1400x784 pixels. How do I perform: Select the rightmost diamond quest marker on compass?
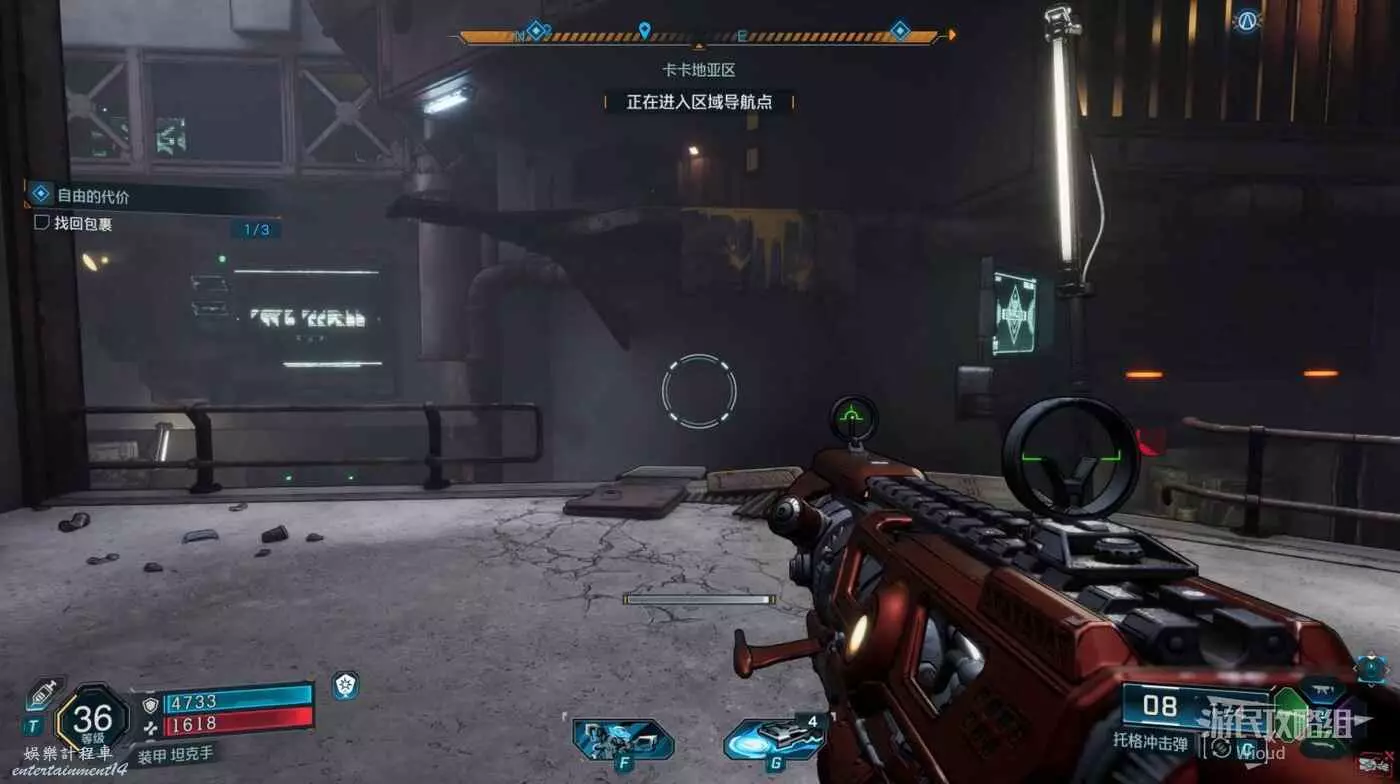[x=899, y=31]
